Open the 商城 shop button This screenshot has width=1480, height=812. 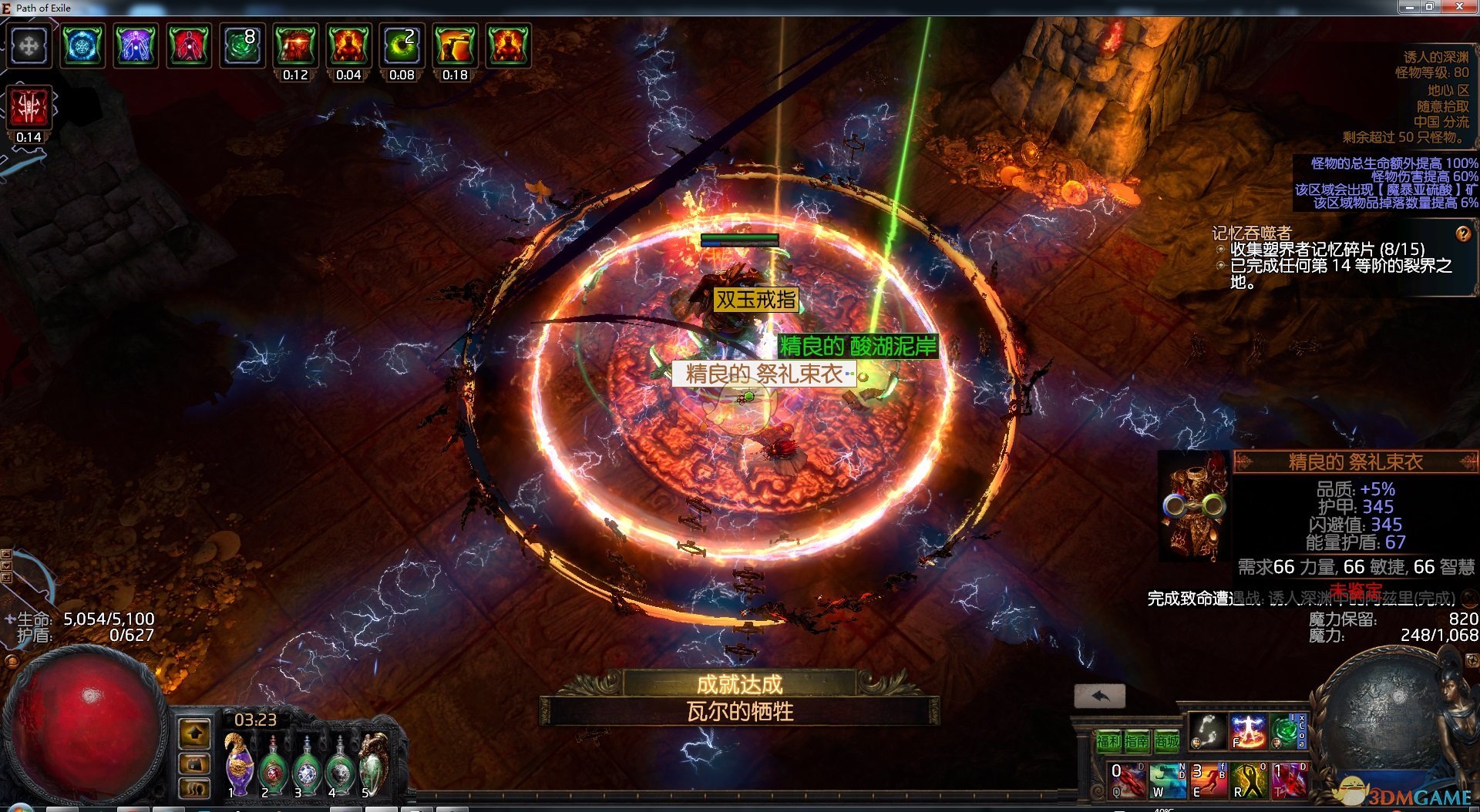point(1166,741)
